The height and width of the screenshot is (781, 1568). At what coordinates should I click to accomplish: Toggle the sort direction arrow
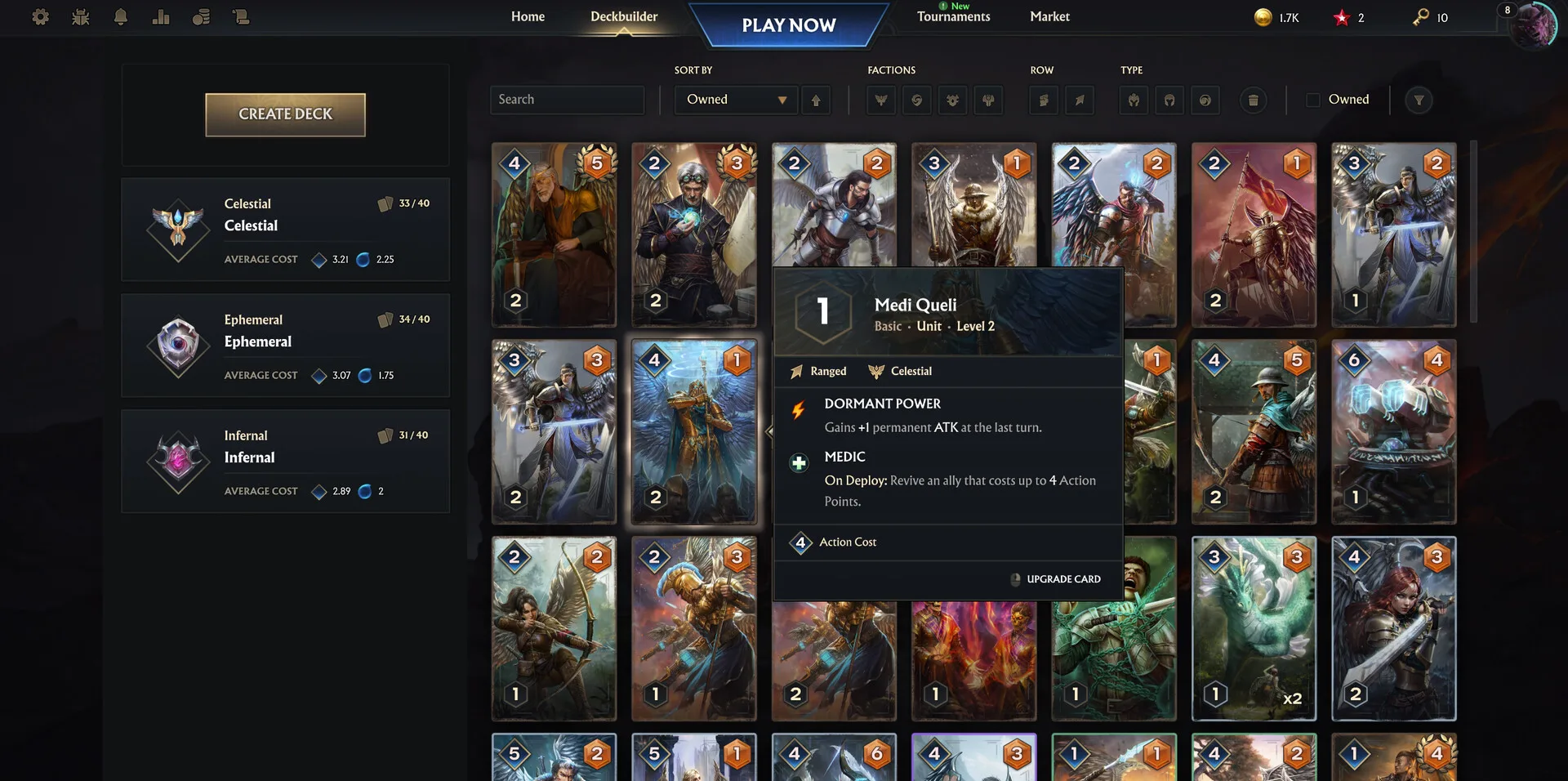click(816, 100)
